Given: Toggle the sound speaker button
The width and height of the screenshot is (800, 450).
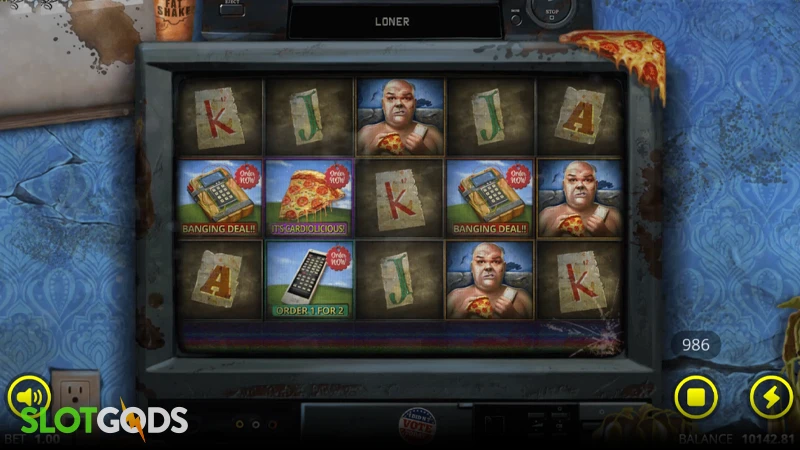Looking at the screenshot, I should click(30, 397).
